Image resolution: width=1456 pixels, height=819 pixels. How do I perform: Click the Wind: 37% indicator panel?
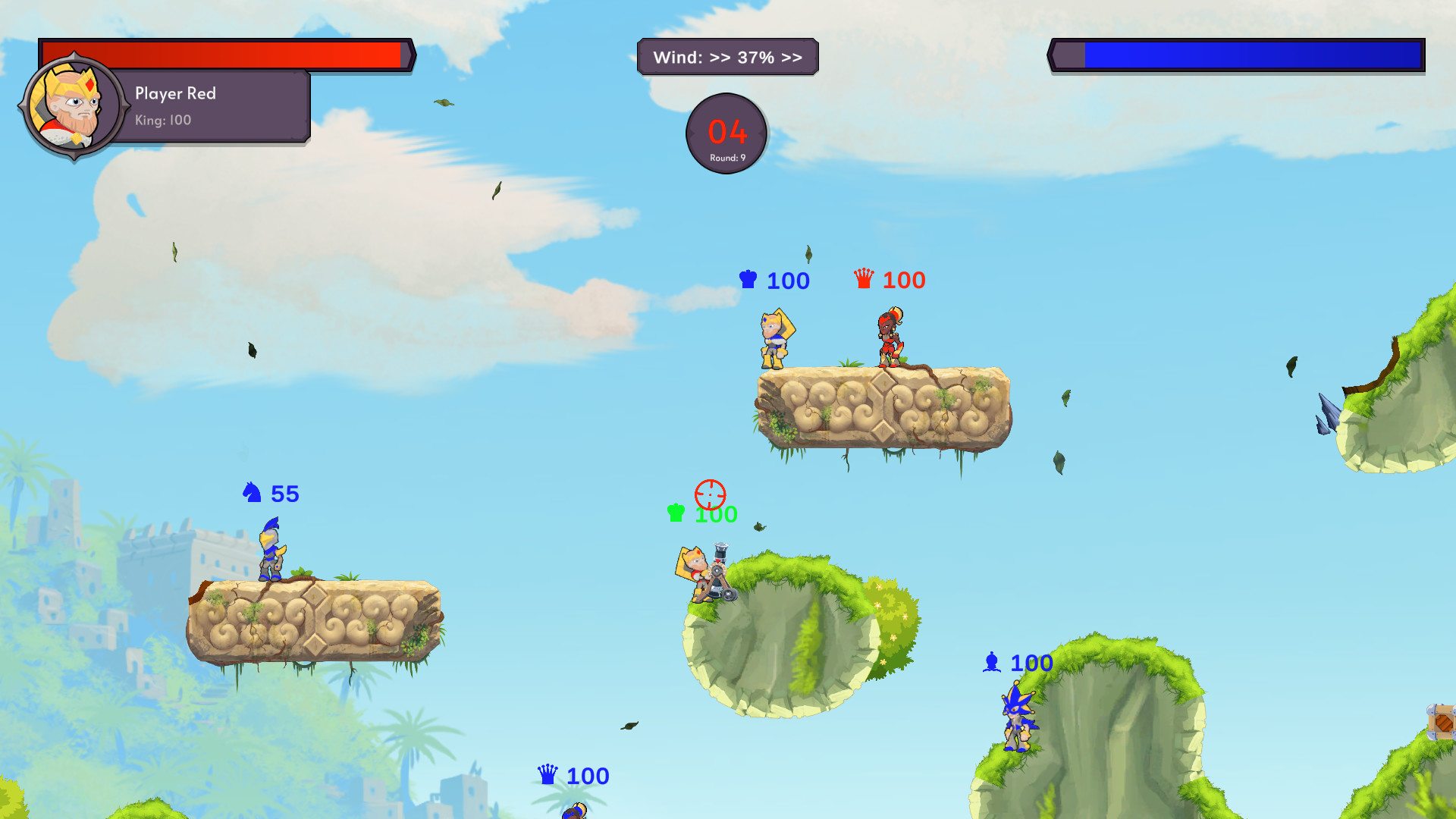[727, 56]
